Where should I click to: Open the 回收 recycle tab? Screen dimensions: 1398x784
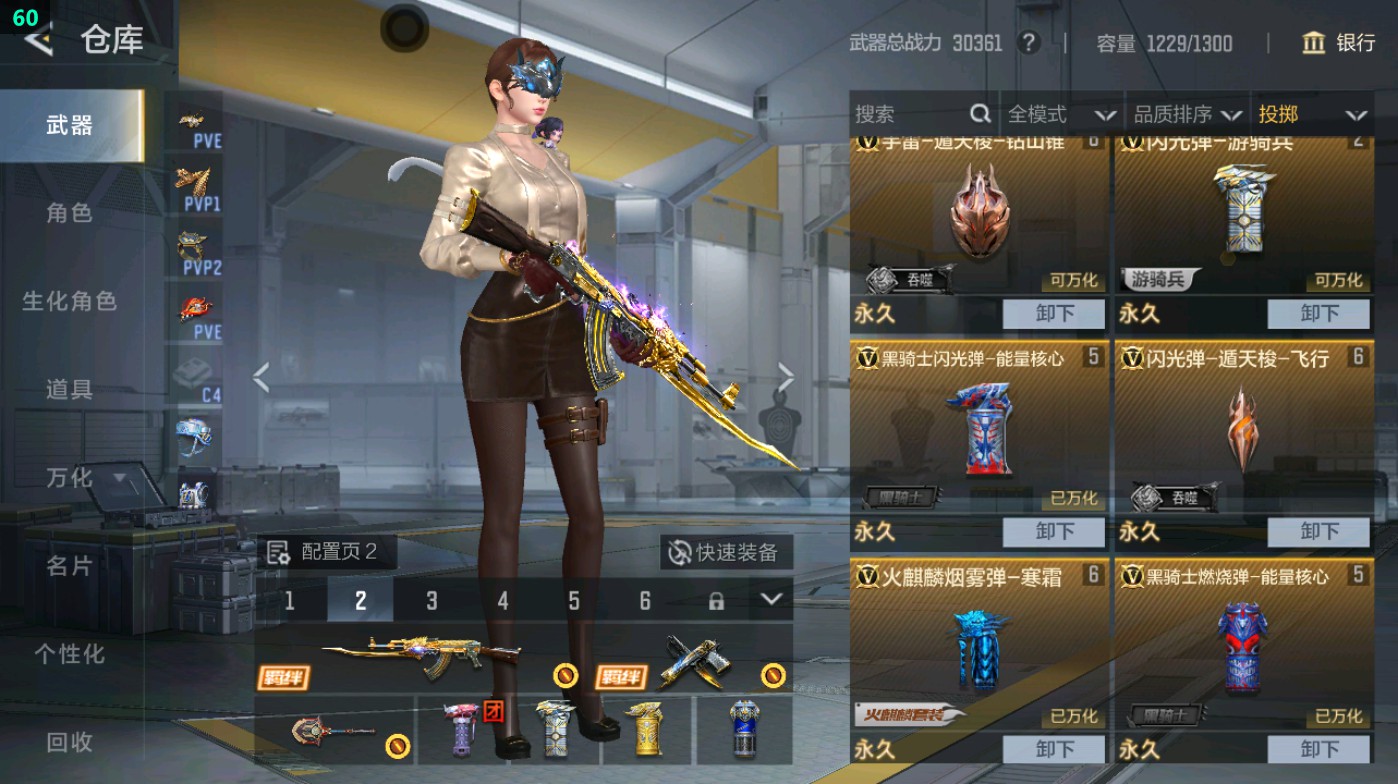pos(70,743)
